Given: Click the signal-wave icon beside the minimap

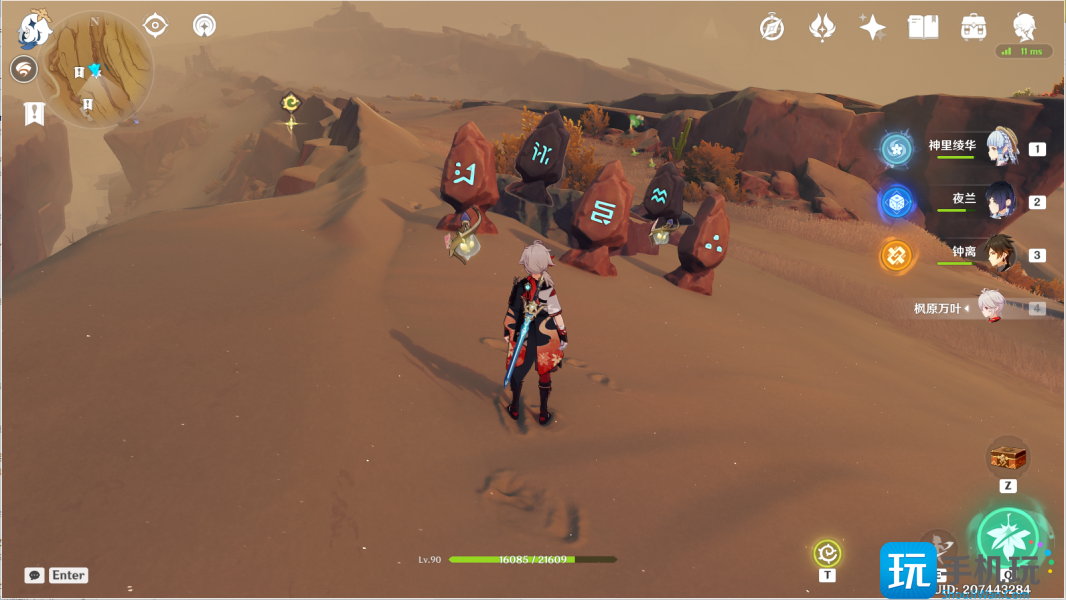Looking at the screenshot, I should click(x=24, y=69).
